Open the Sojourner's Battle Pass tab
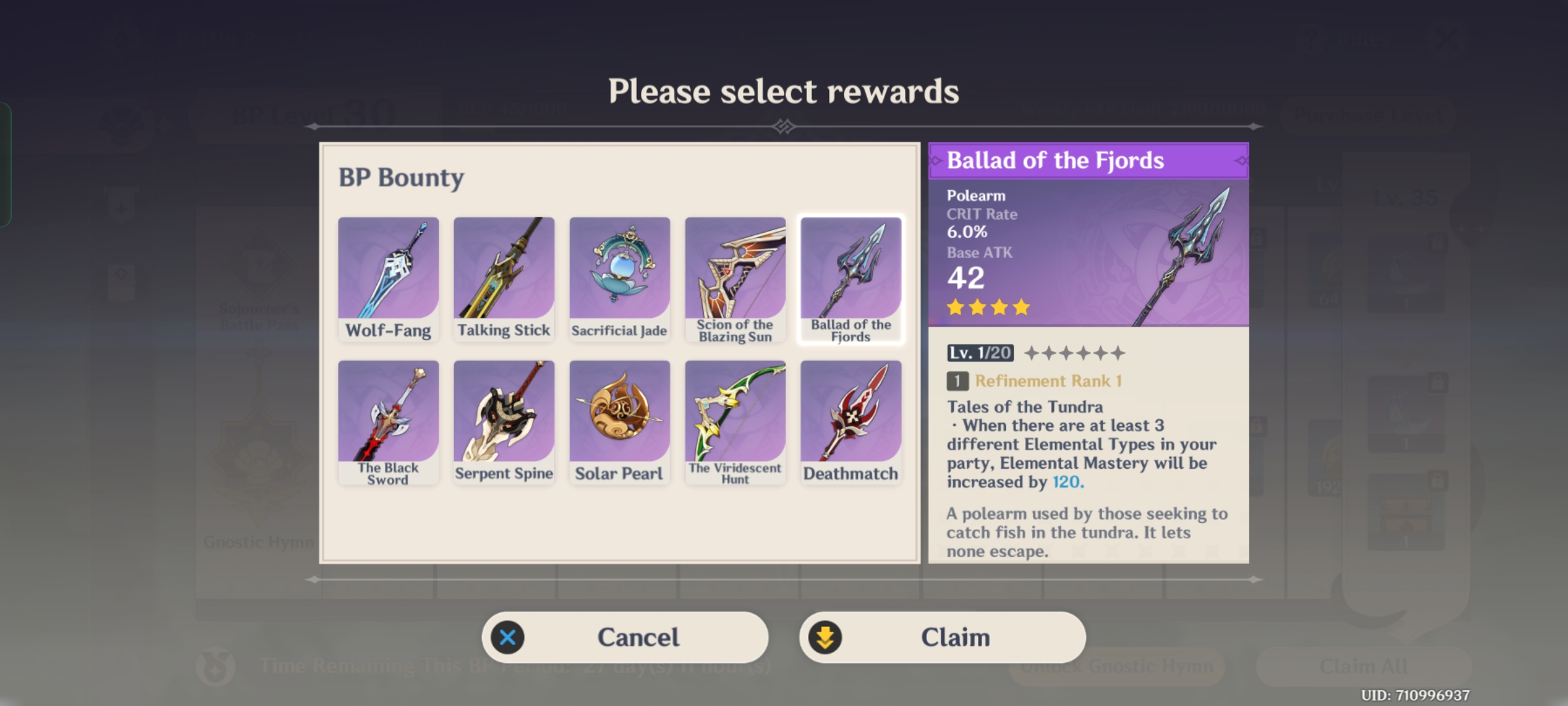Viewport: 1568px width, 706px height. [257, 317]
